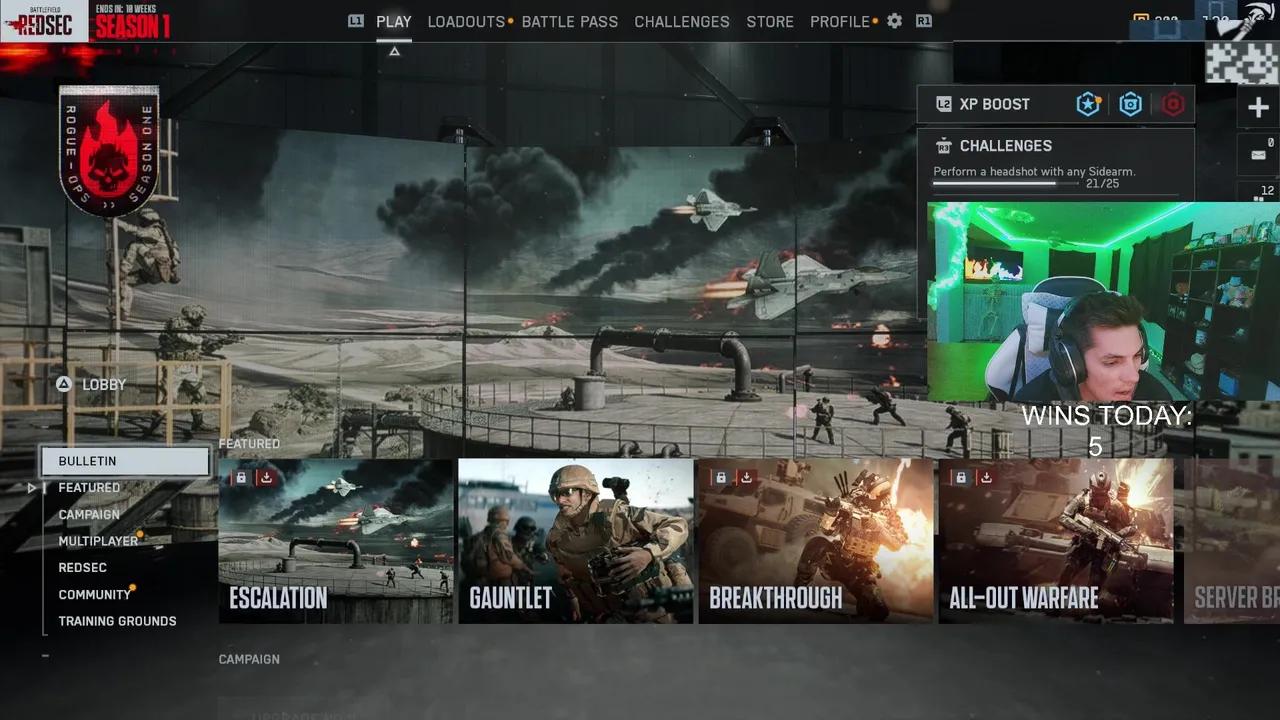1280x720 pixels.
Task: Open the STORE from the top navigation
Action: 770,21
